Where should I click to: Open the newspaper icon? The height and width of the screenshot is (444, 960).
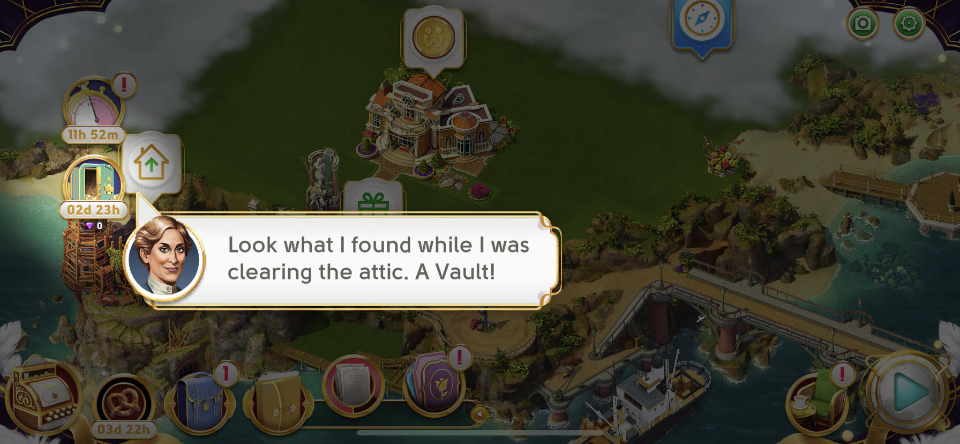coord(355,386)
